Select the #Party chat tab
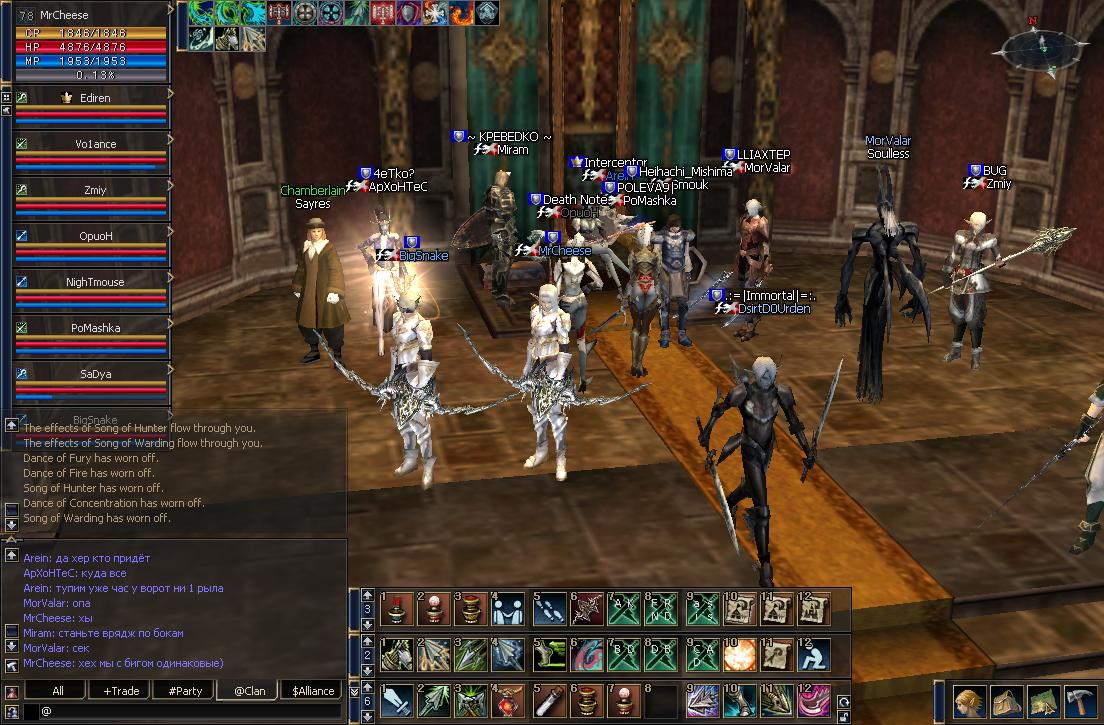The width and height of the screenshot is (1104, 725). coord(185,691)
